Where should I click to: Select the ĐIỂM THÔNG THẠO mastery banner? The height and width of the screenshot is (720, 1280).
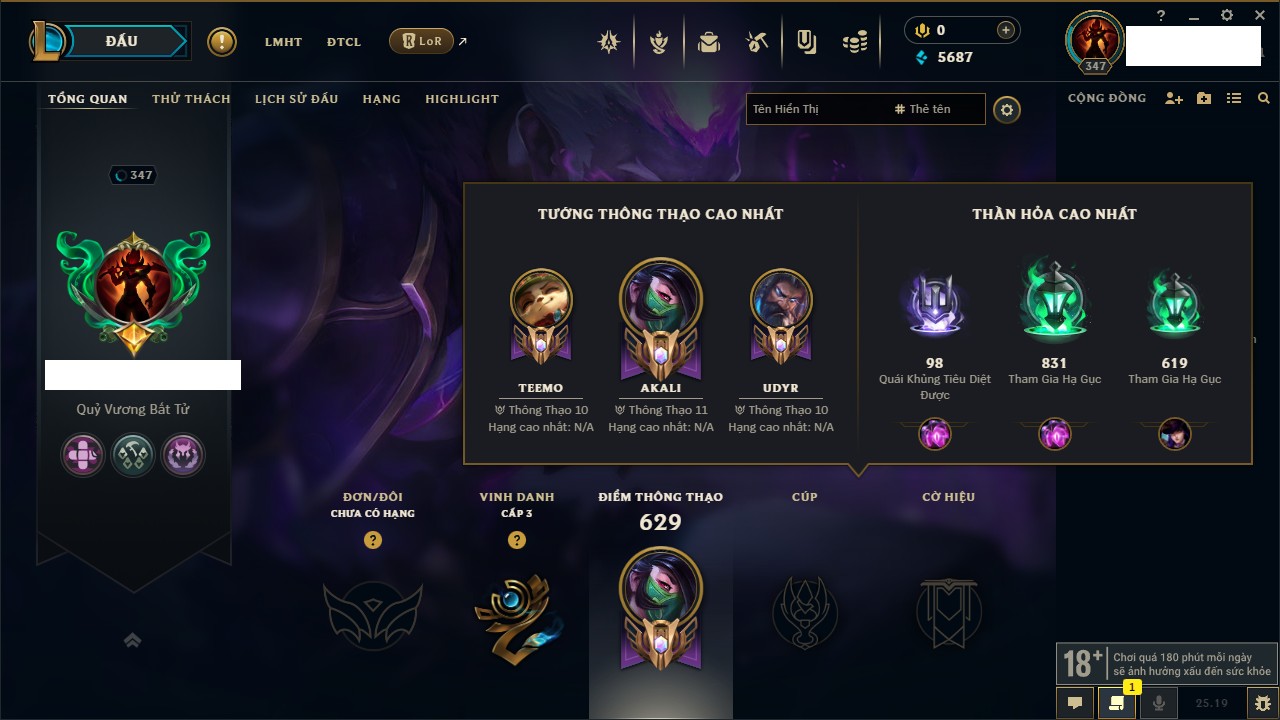pos(660,610)
